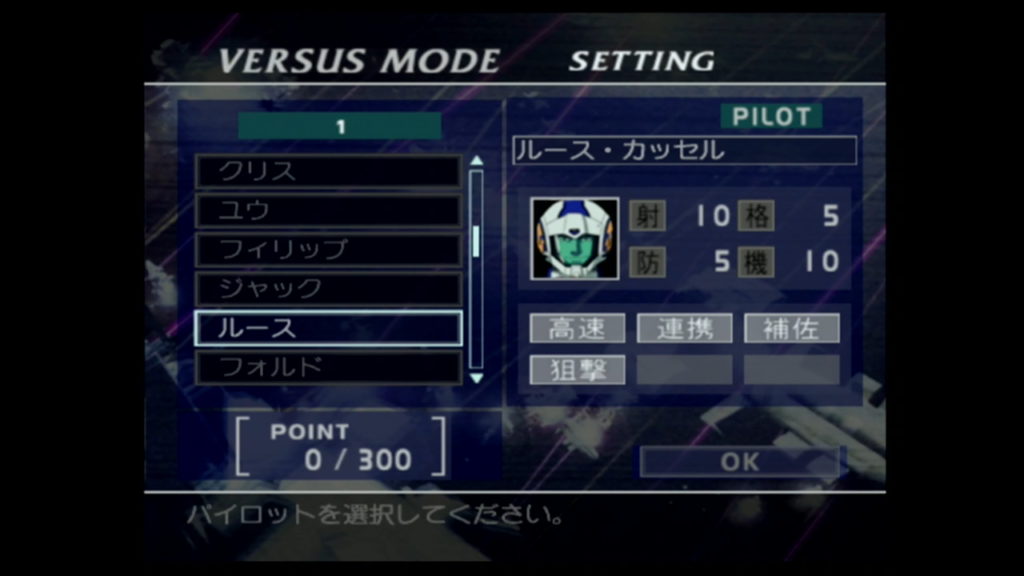The width and height of the screenshot is (1024, 576).
Task: Choose ユウ in the pilot list
Action: [328, 210]
